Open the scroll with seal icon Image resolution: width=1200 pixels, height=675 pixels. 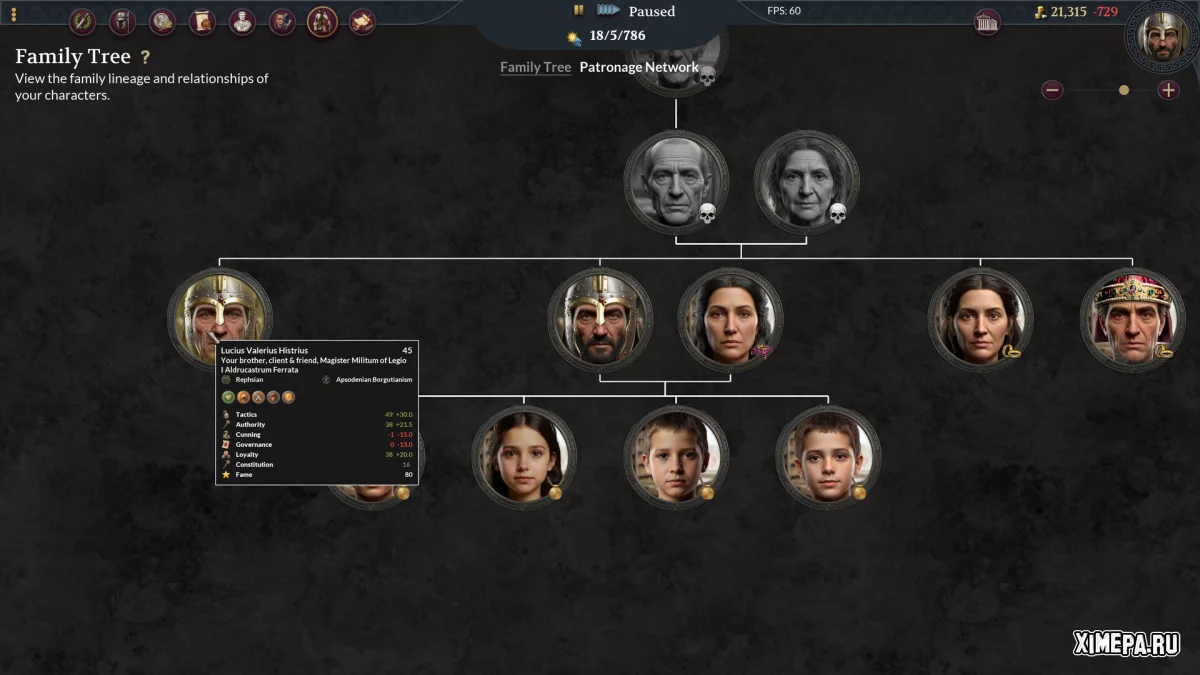point(202,21)
